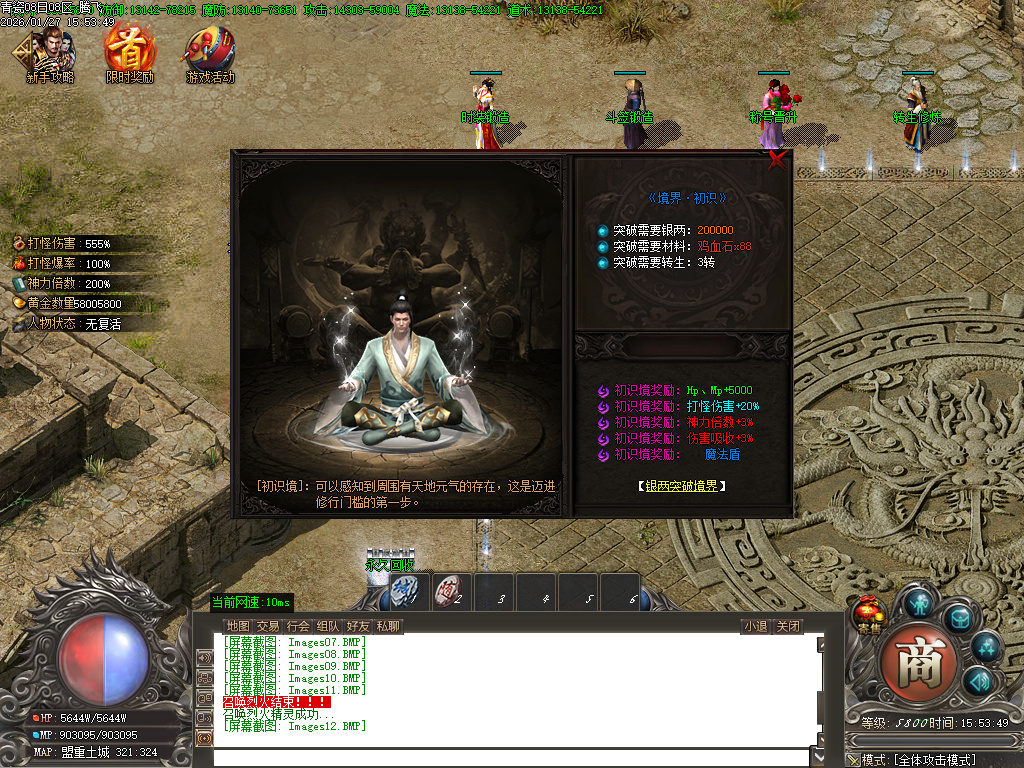Open the 新手攻略 beginner guide
The height and width of the screenshot is (768, 1024).
50,56
